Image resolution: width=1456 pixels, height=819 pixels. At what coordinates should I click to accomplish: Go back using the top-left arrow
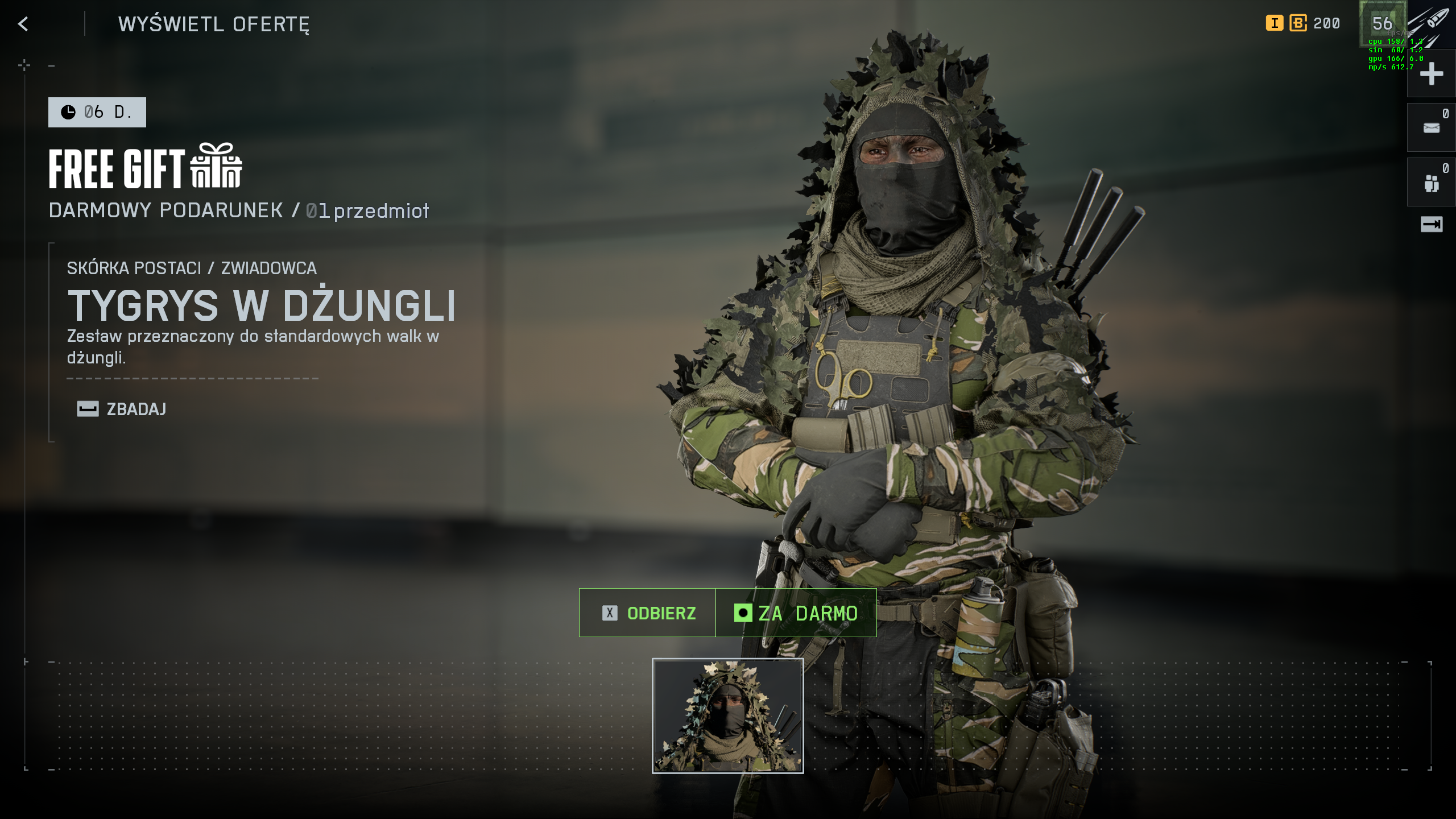coord(23,24)
